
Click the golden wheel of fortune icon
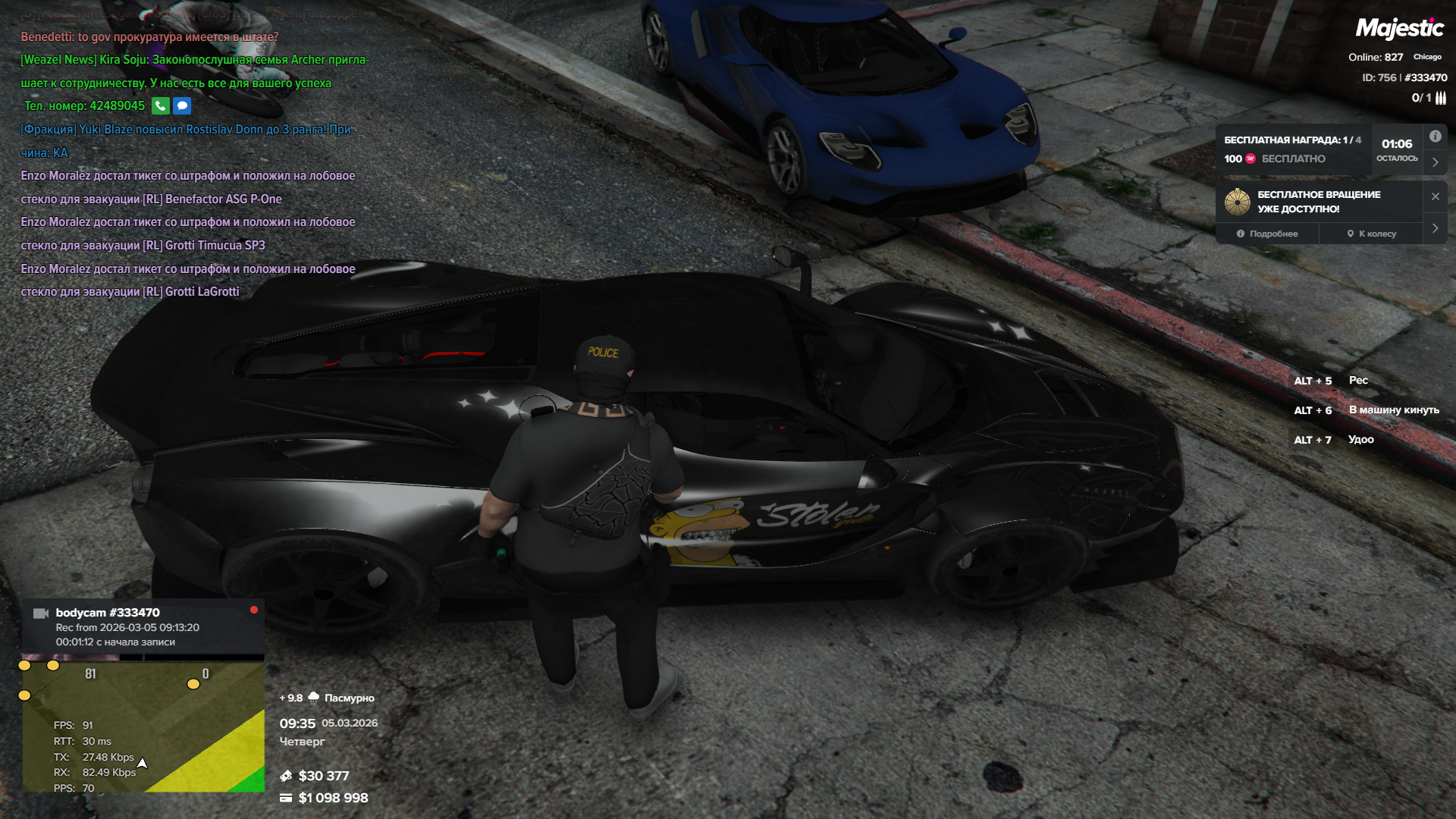(1237, 202)
